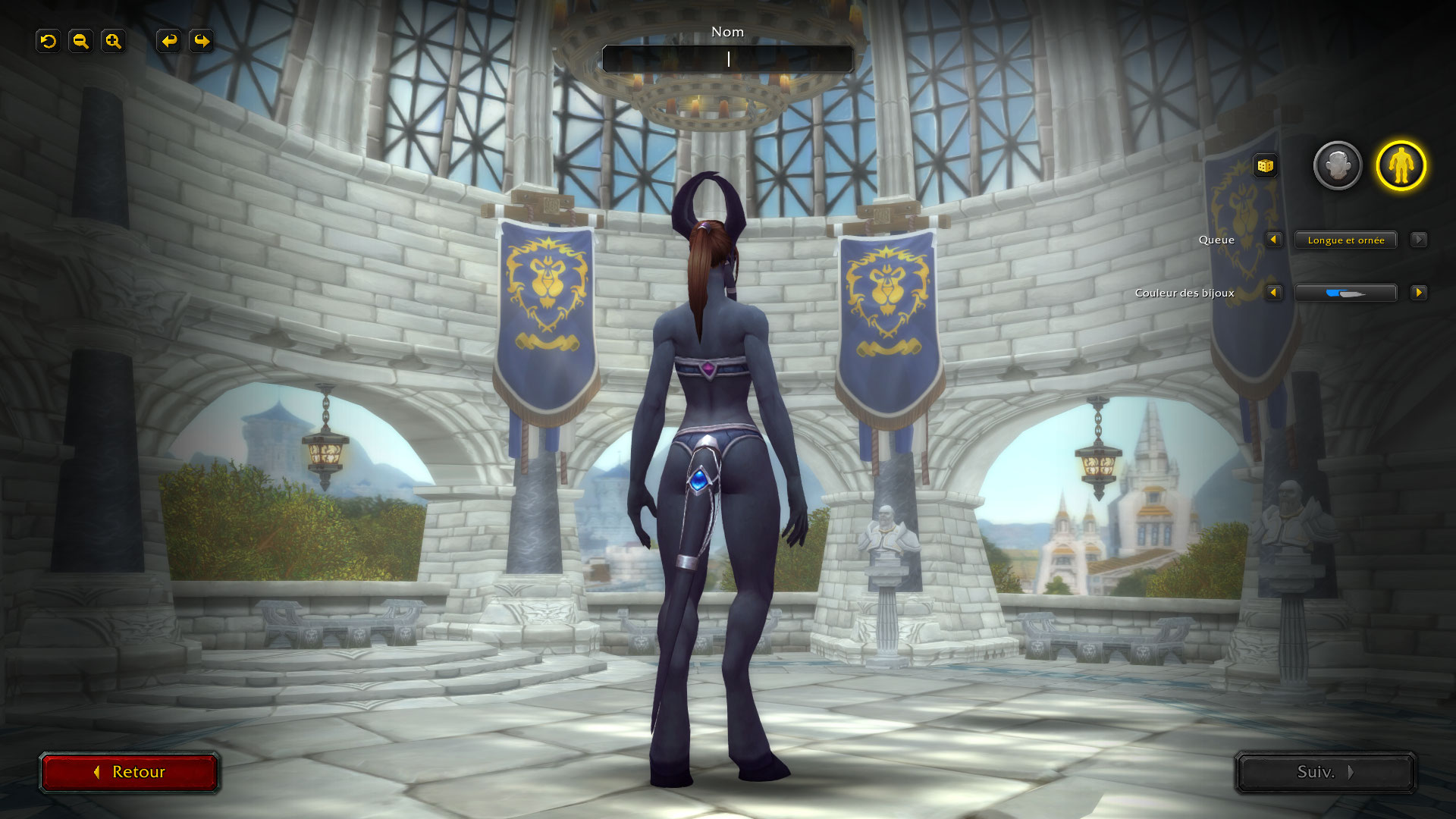Image resolution: width=1456 pixels, height=819 pixels.
Task: Focus the Nom text field
Action: pos(727,58)
